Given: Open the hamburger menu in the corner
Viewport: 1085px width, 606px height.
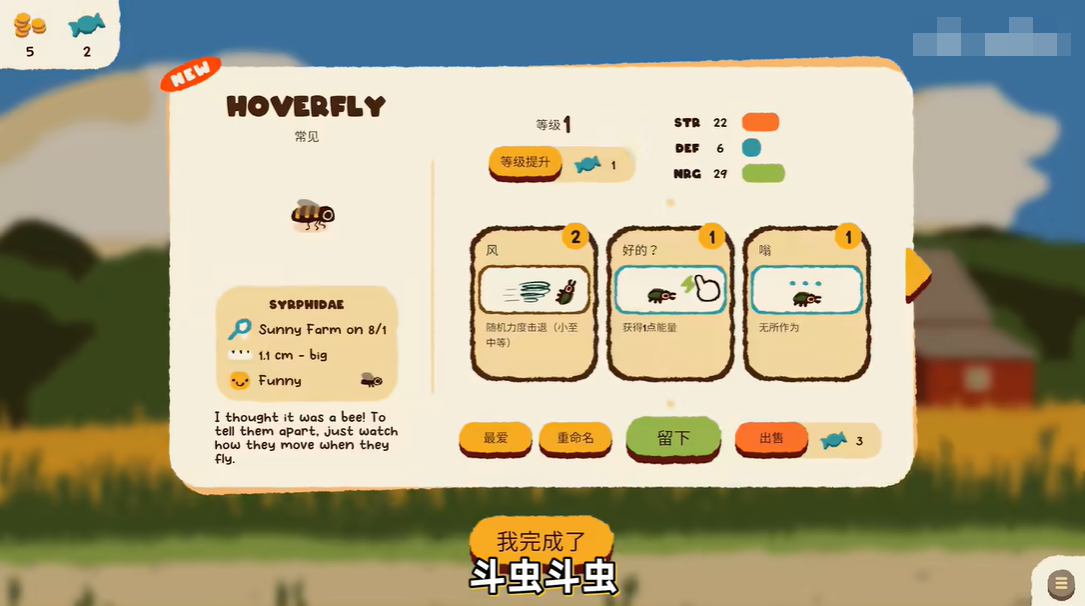Looking at the screenshot, I should 1060,583.
